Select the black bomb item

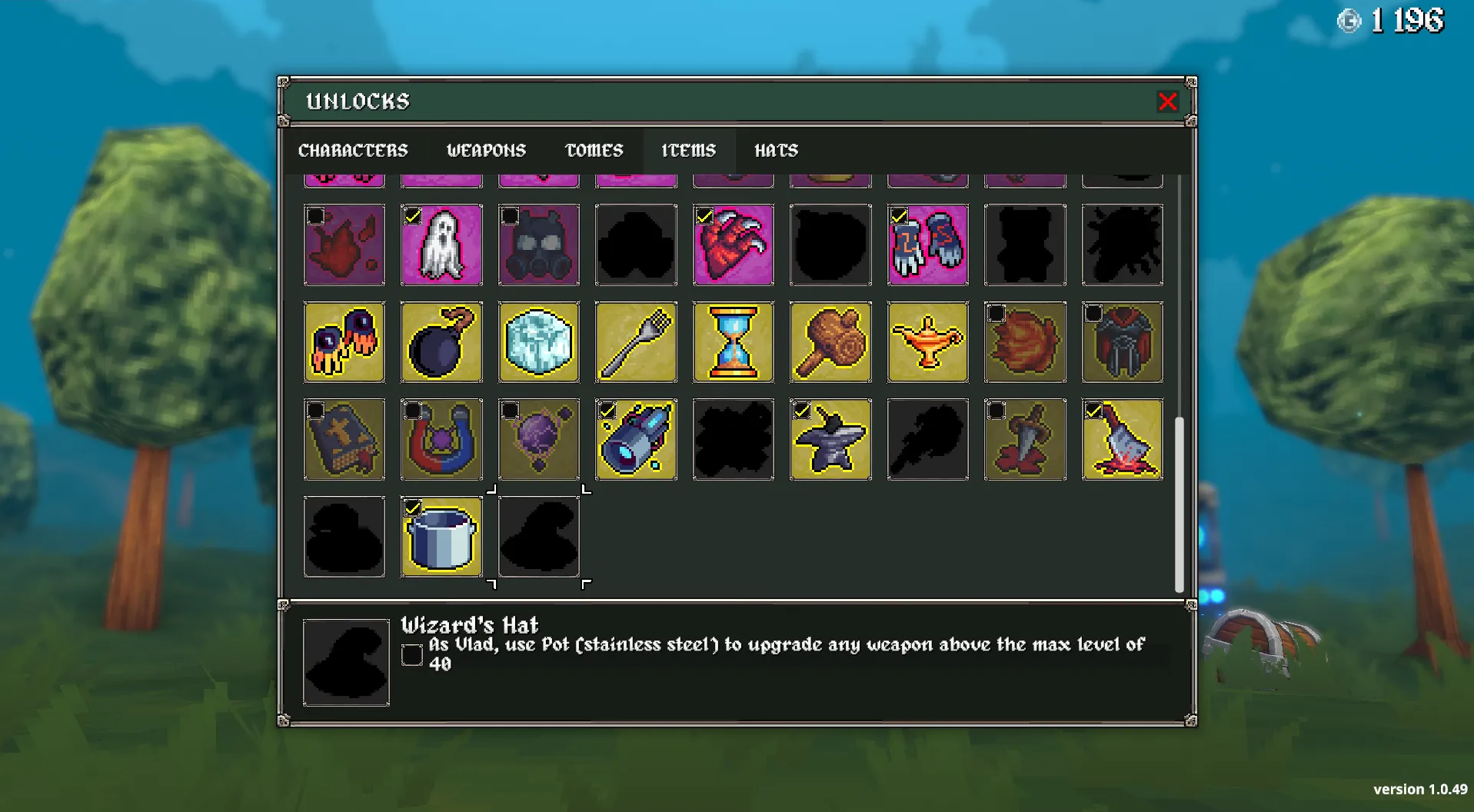point(441,342)
